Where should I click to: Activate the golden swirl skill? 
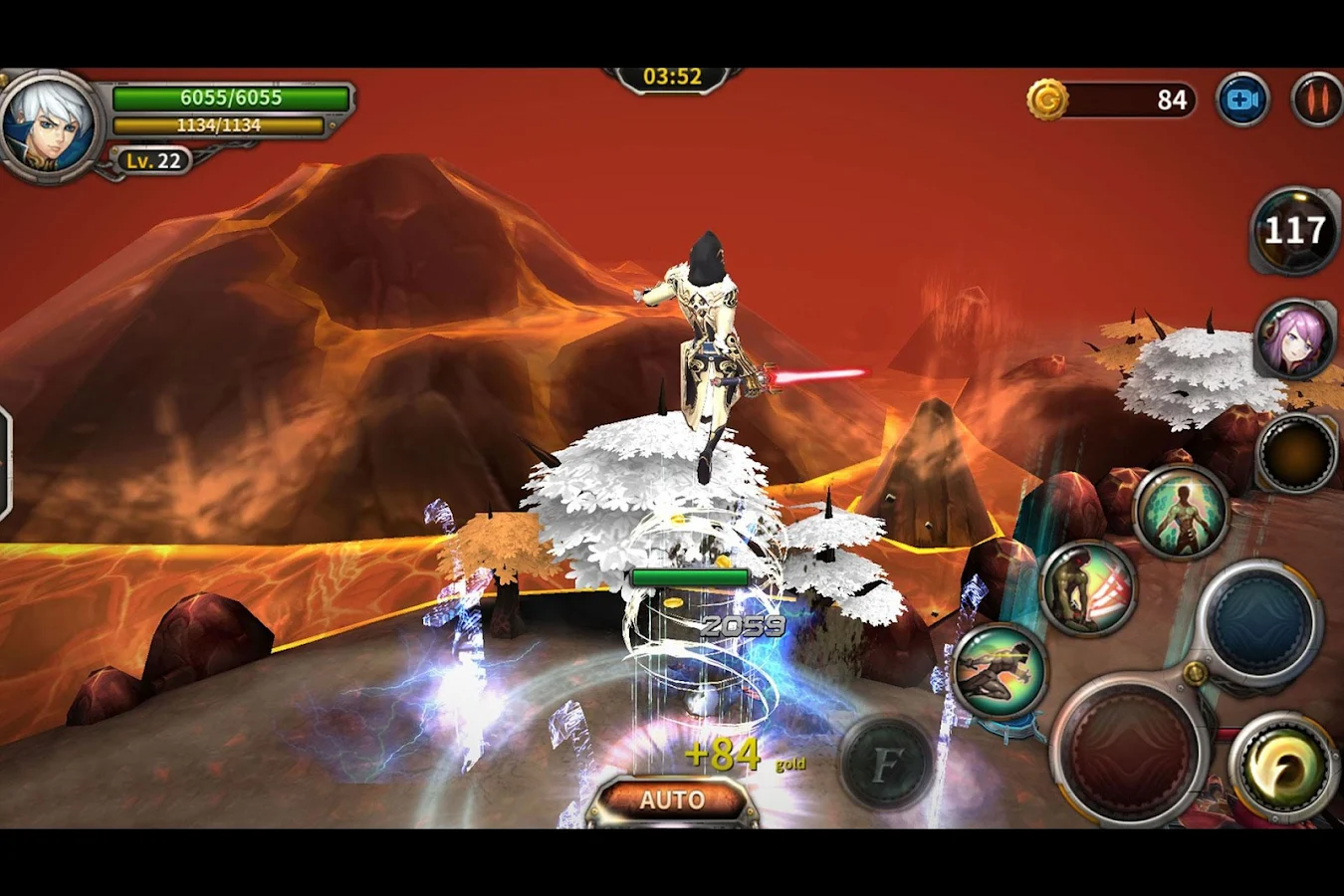(x=1282, y=768)
